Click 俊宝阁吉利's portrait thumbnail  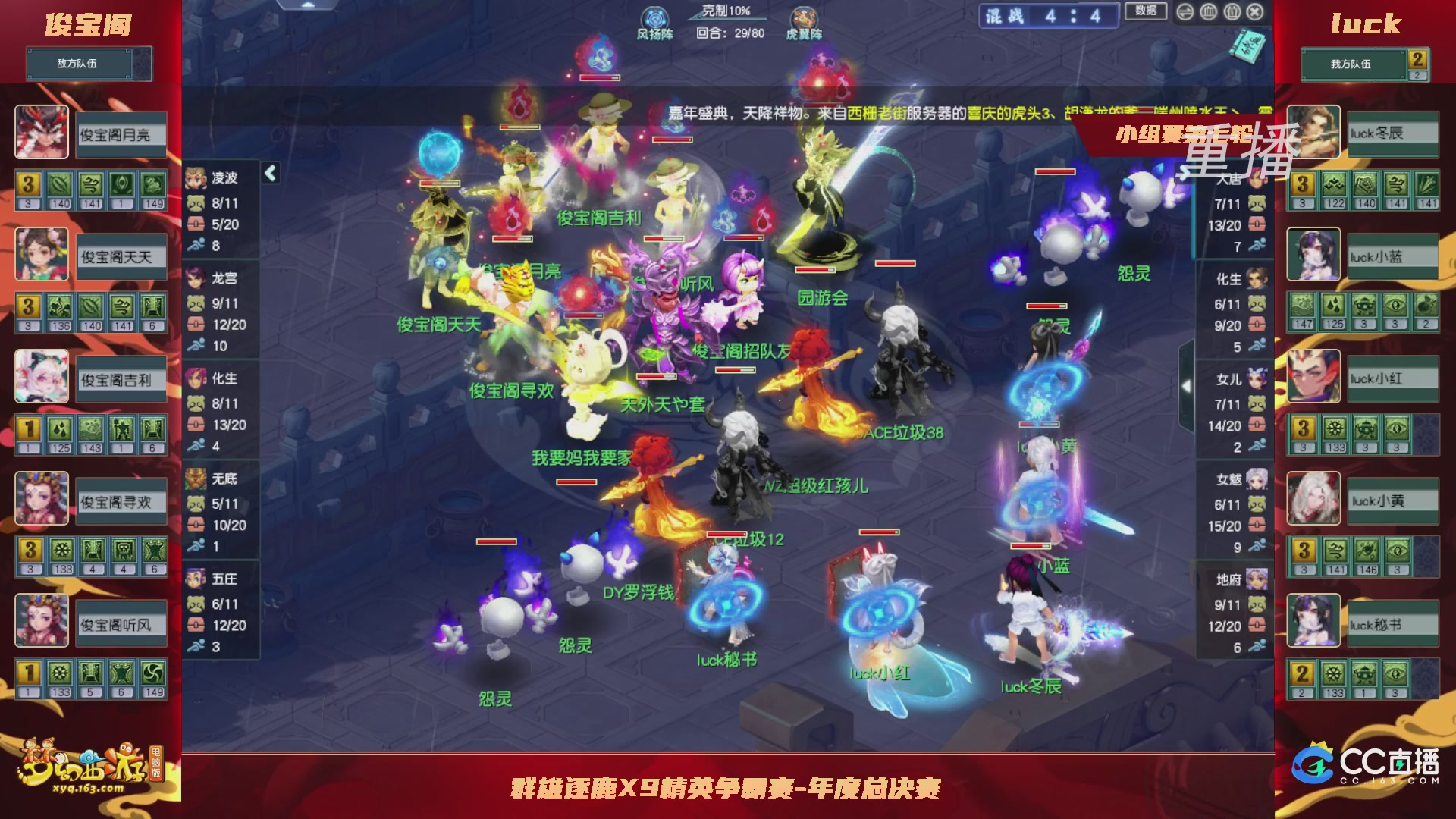(x=41, y=378)
